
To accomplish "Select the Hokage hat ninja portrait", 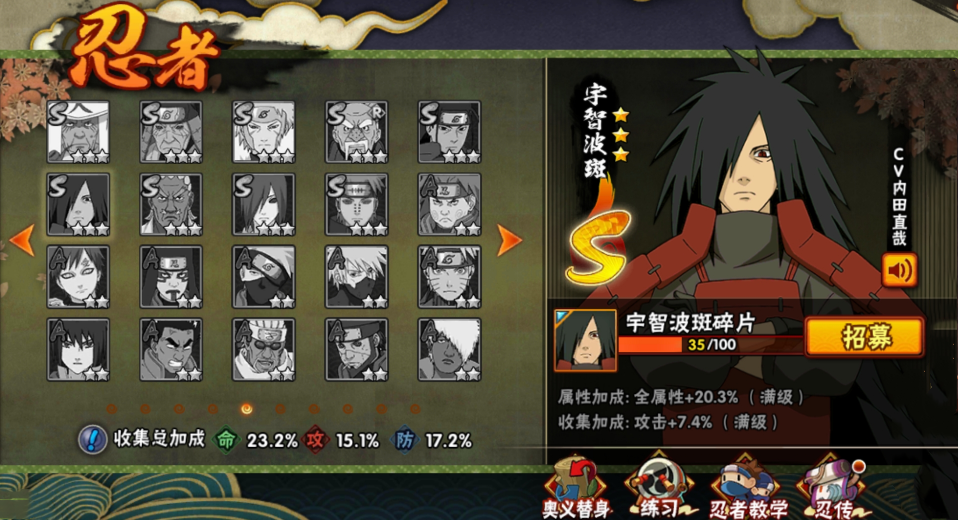I will (x=78, y=131).
